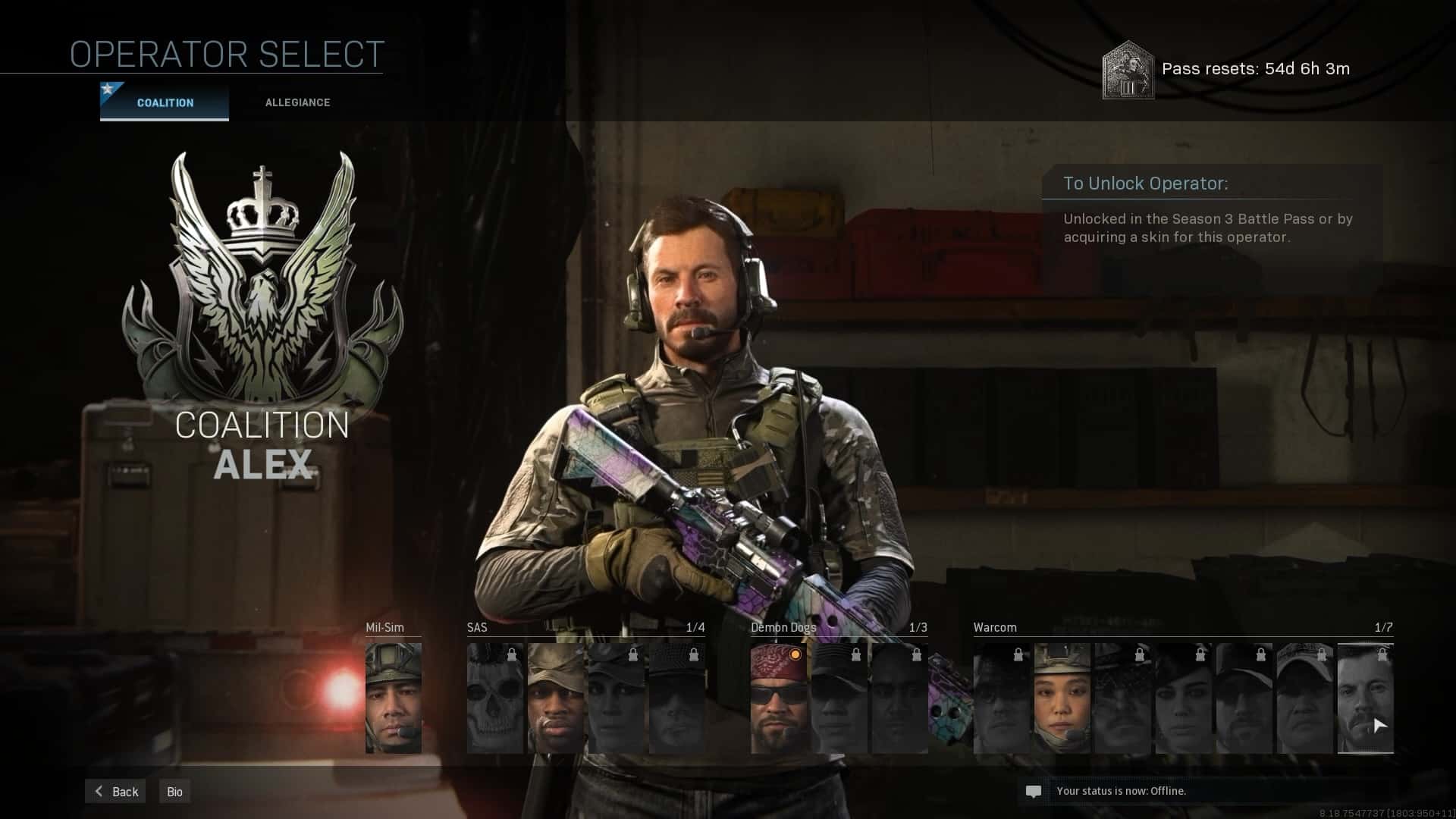1456x819 pixels.
Task: Open the operator's Bio
Action: coord(174,792)
